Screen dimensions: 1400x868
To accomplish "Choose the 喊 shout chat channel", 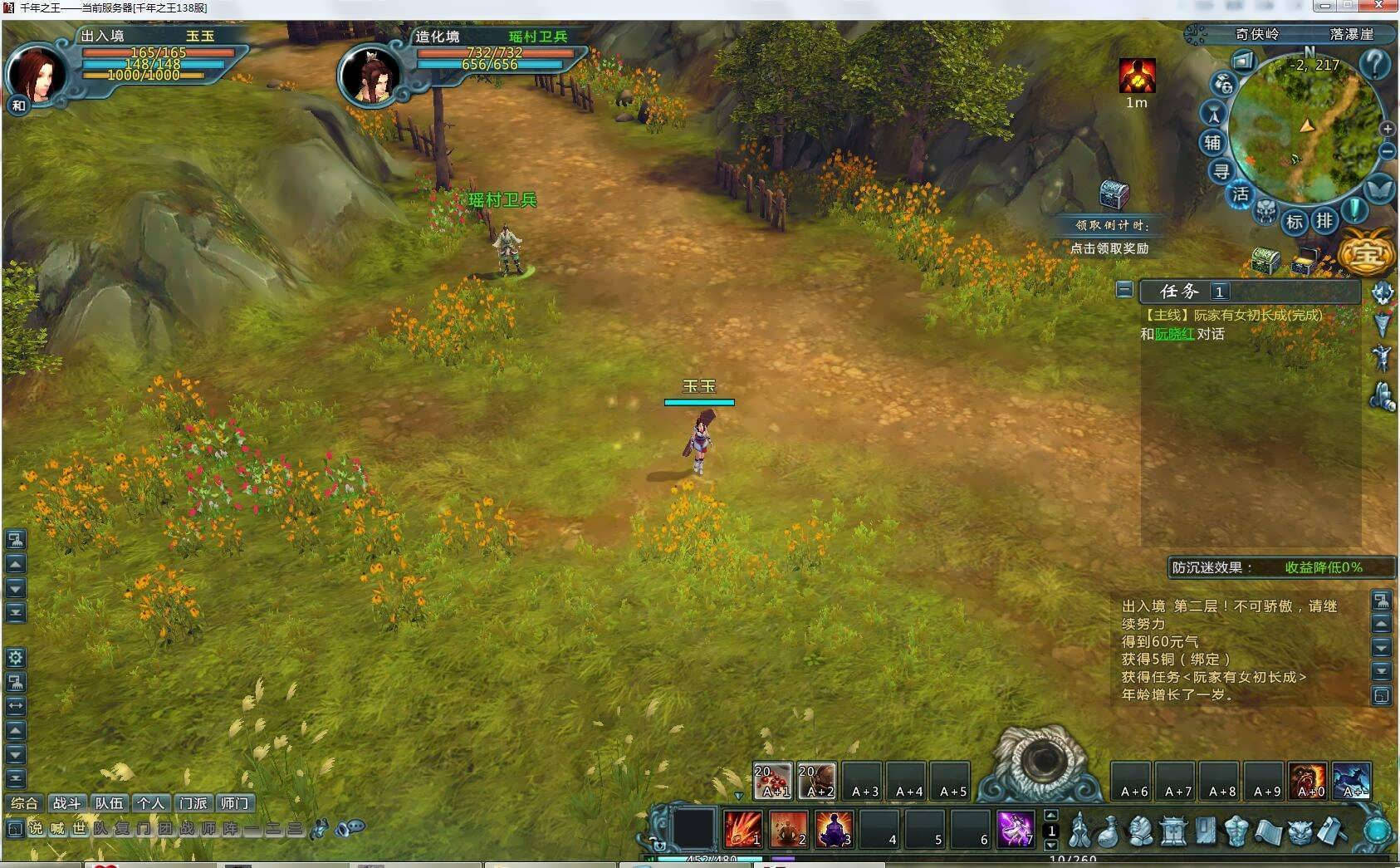I will point(57,828).
